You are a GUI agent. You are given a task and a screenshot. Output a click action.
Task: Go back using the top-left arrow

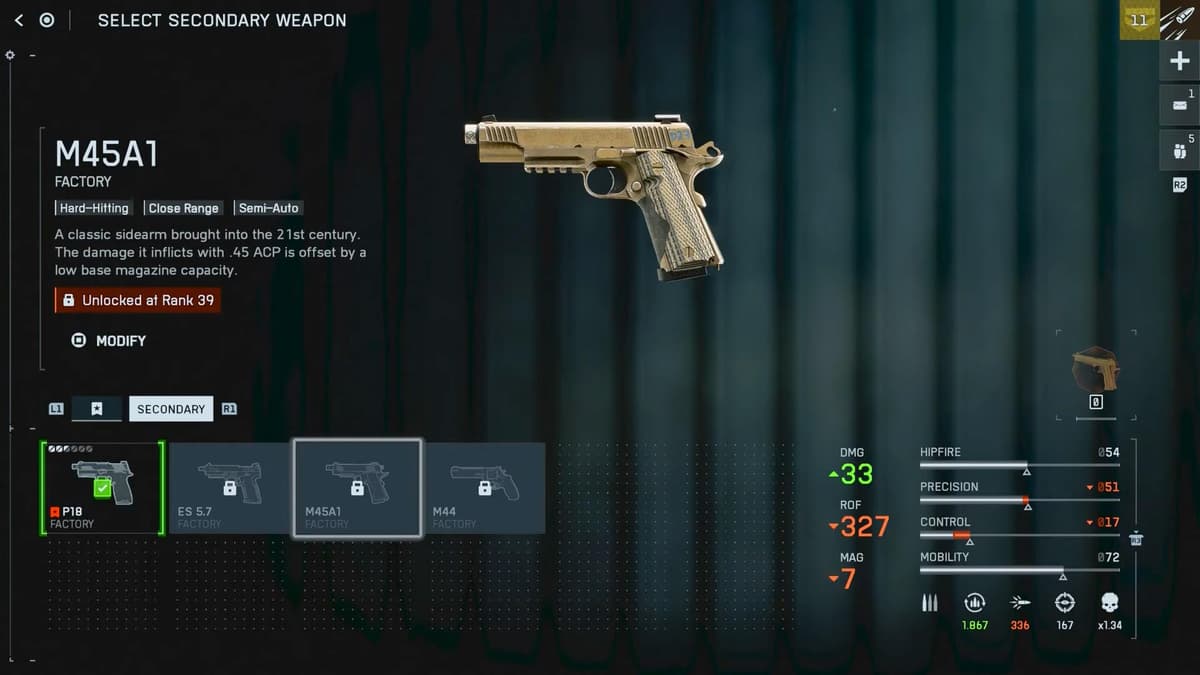[19, 20]
